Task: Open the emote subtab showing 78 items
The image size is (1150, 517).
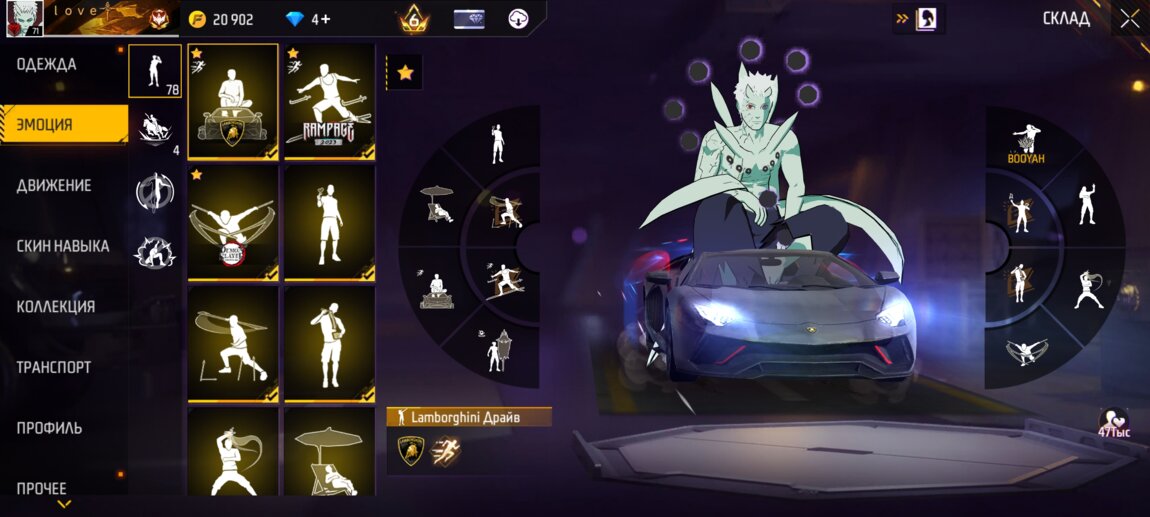Action: (x=154, y=71)
